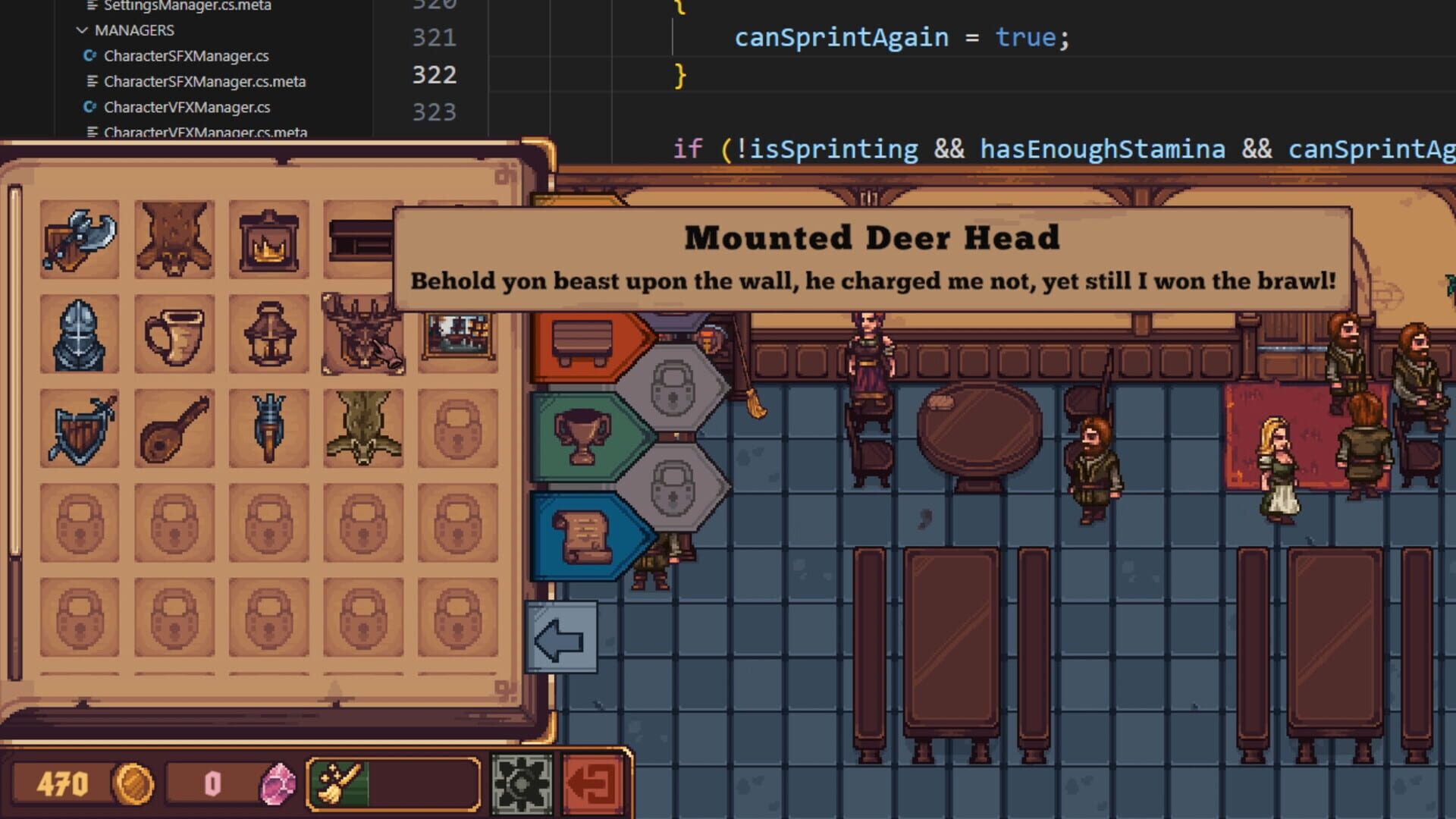Switch to the furniture category tab
The image size is (1456, 819).
(581, 343)
